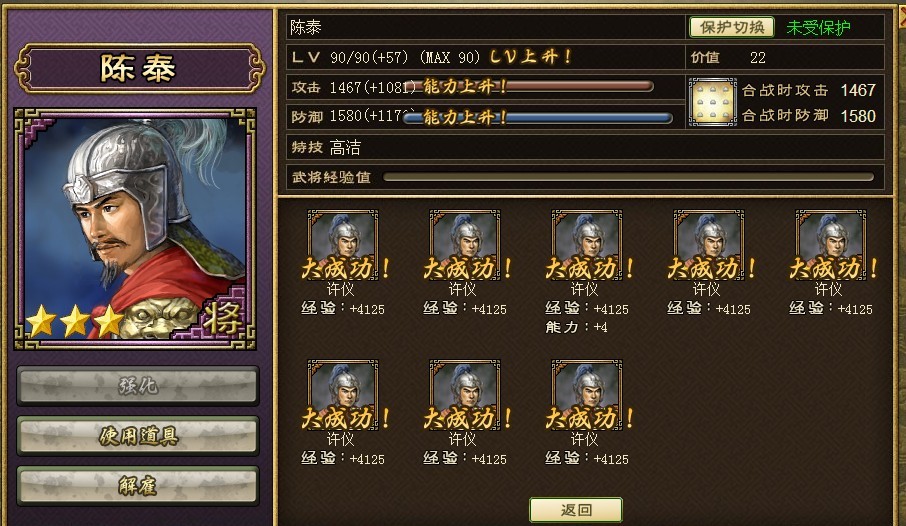Image resolution: width=906 pixels, height=526 pixels.
Task: Open the 使用道具 use item option
Action: coord(138,435)
